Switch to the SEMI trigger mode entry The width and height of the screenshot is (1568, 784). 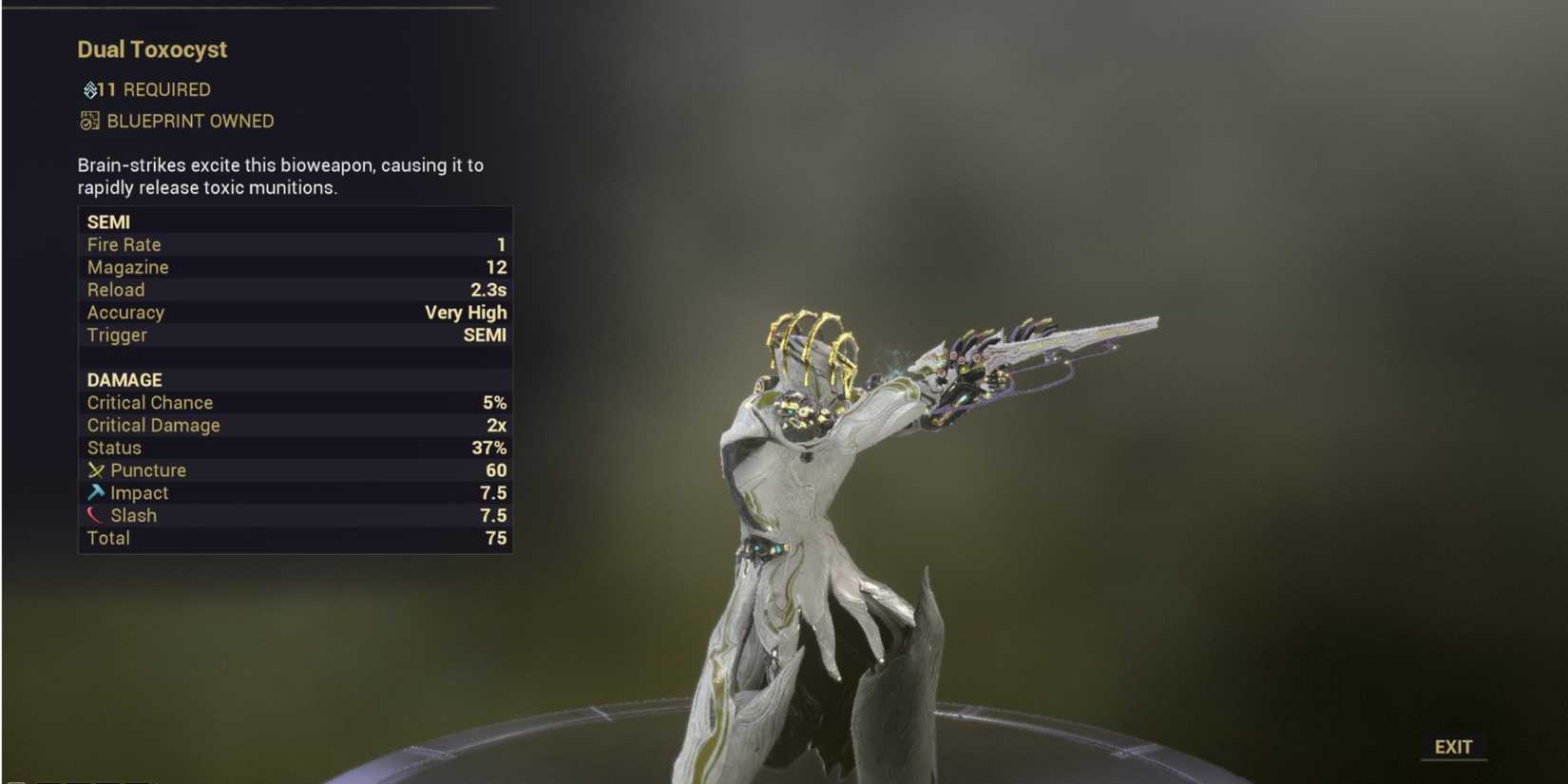[x=295, y=335]
